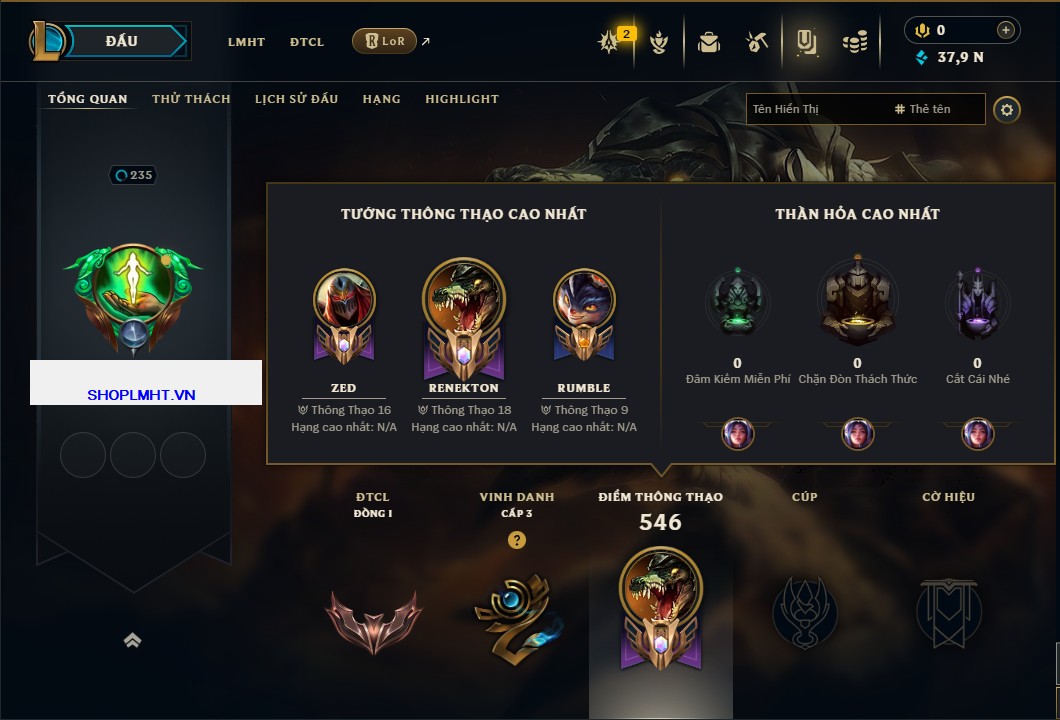1060x720 pixels.
Task: Choose the CÚP trophy emblem
Action: 804,612
